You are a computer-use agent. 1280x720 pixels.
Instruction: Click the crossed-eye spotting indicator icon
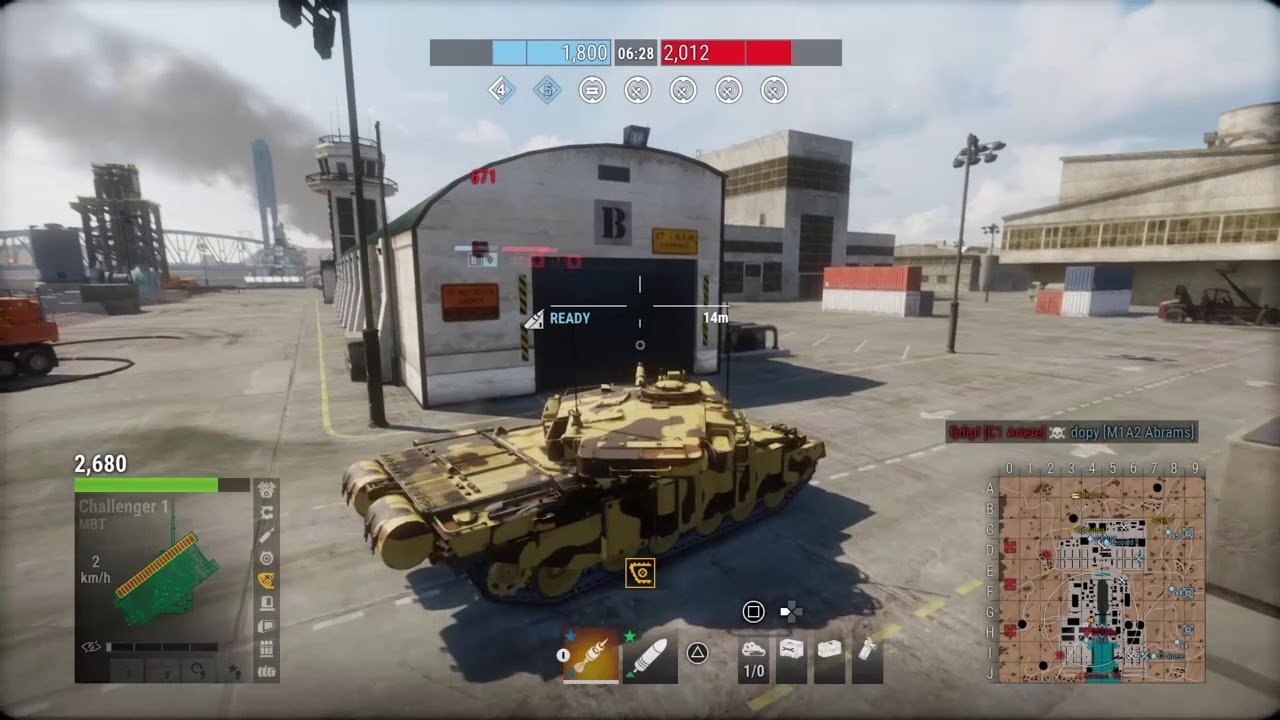click(91, 647)
